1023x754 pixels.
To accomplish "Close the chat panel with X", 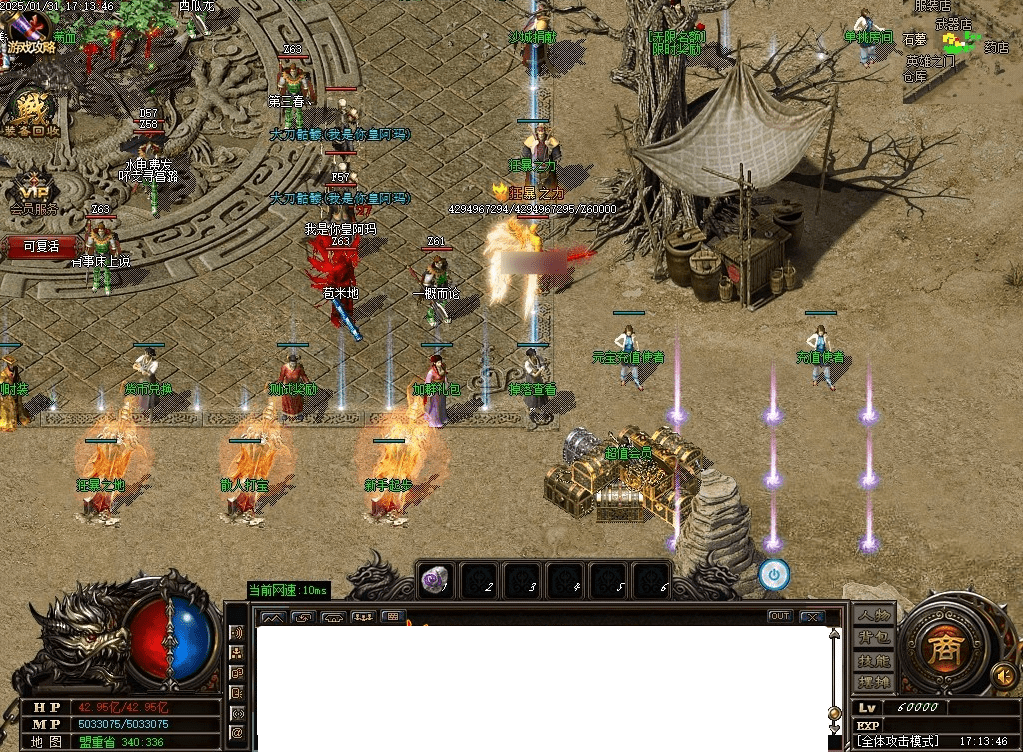I will (x=812, y=616).
